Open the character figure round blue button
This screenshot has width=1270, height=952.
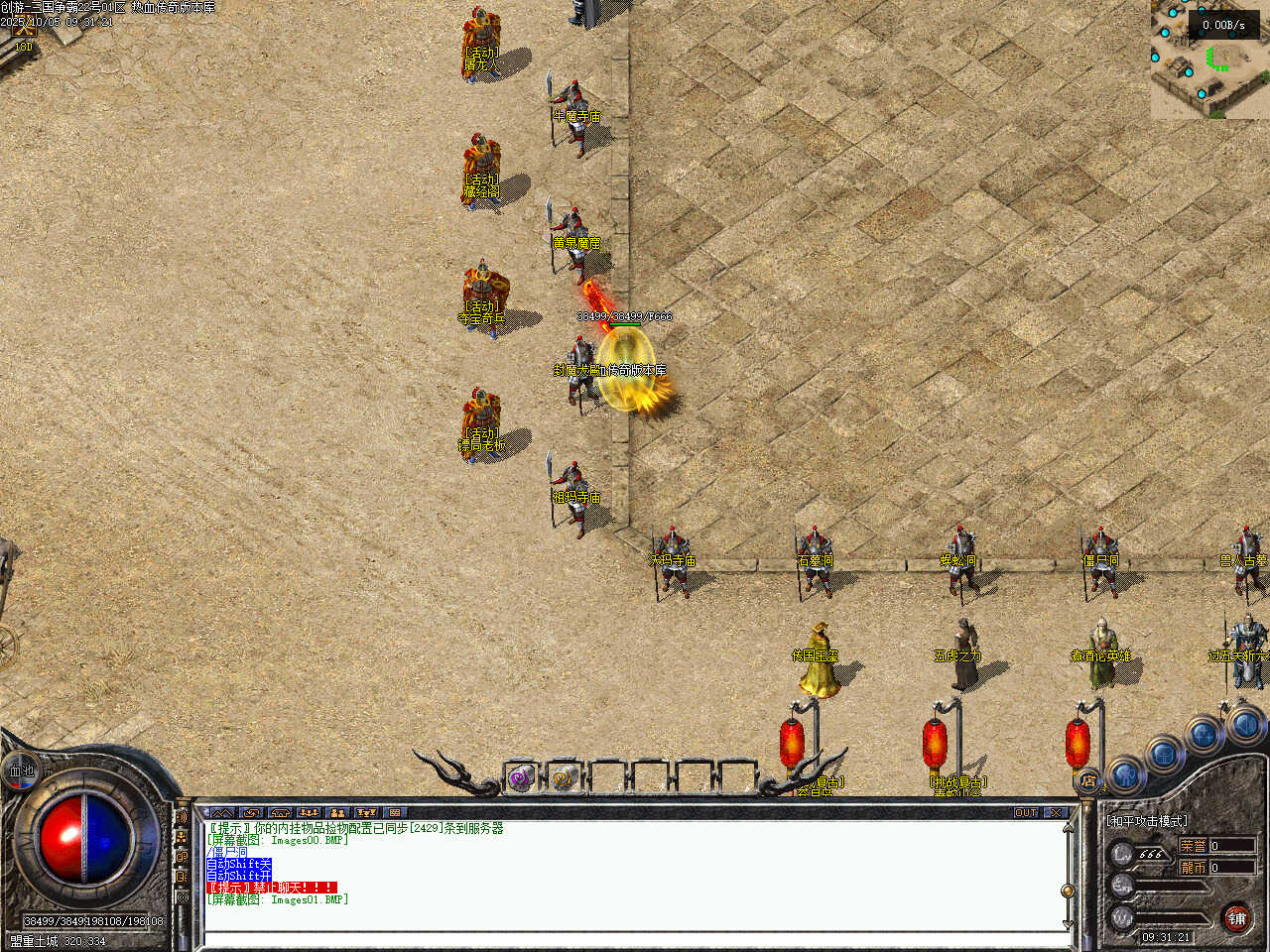pos(1126,773)
